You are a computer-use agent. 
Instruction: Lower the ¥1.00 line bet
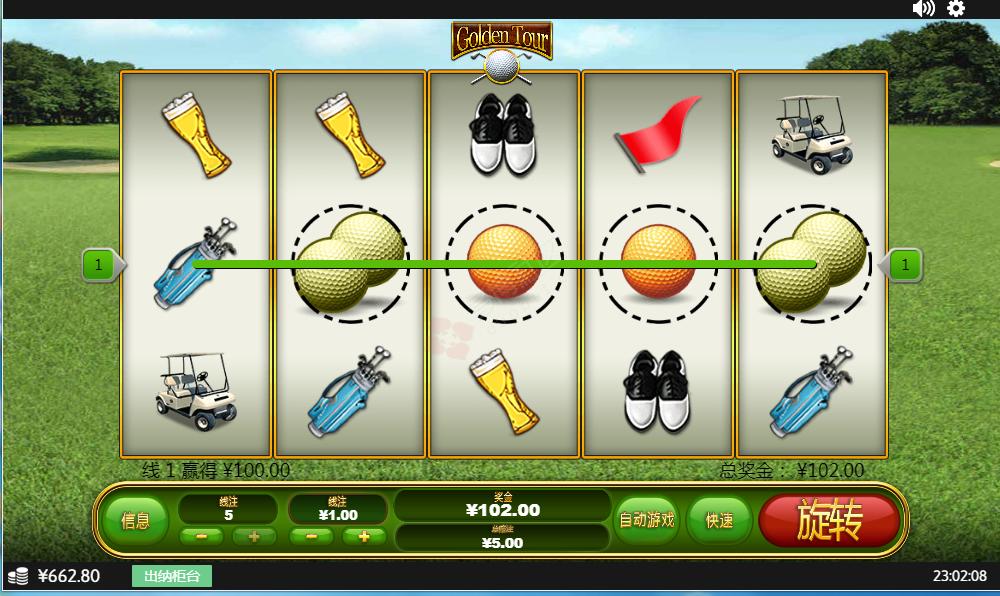coord(312,536)
